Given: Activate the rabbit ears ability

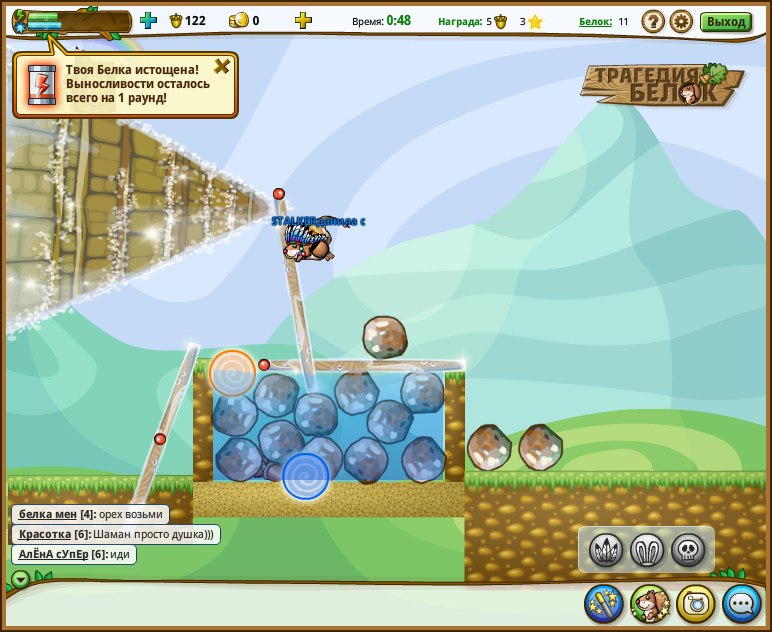Looking at the screenshot, I should [x=647, y=549].
